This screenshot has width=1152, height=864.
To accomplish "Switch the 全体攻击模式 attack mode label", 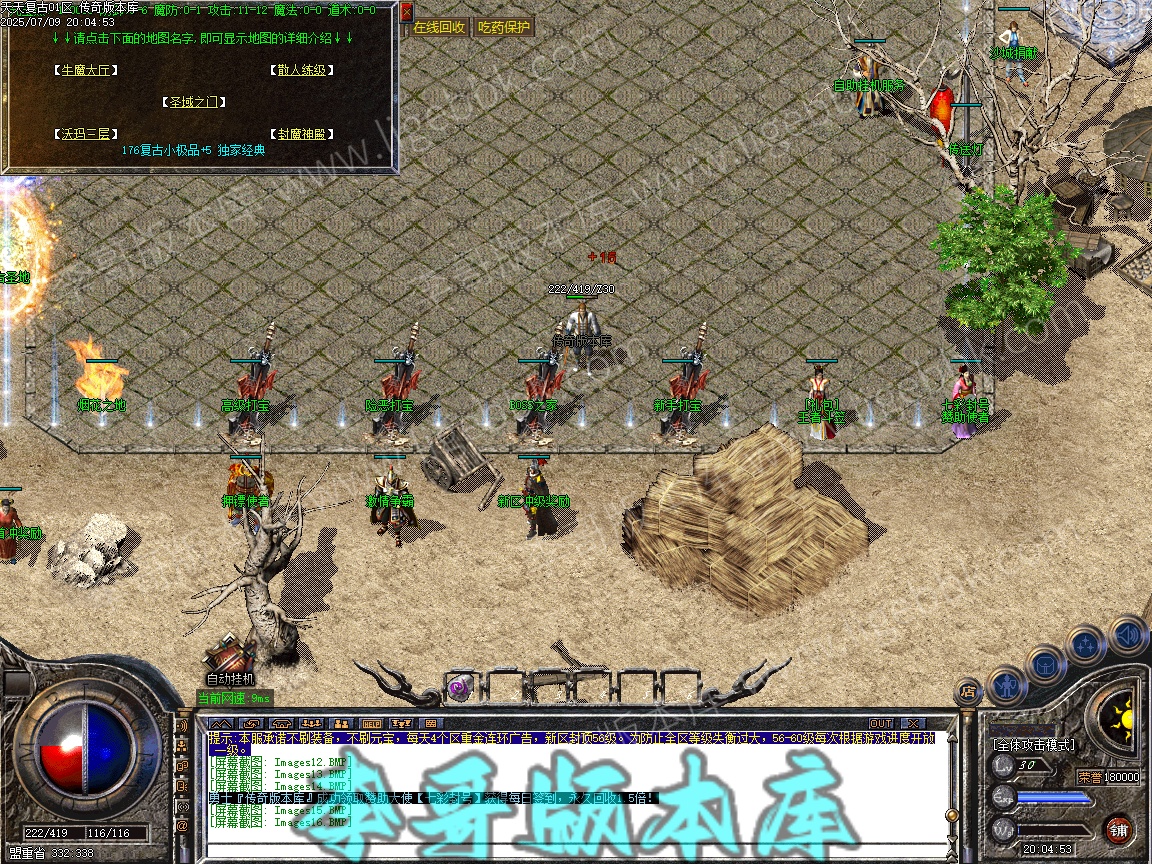I will (1033, 745).
